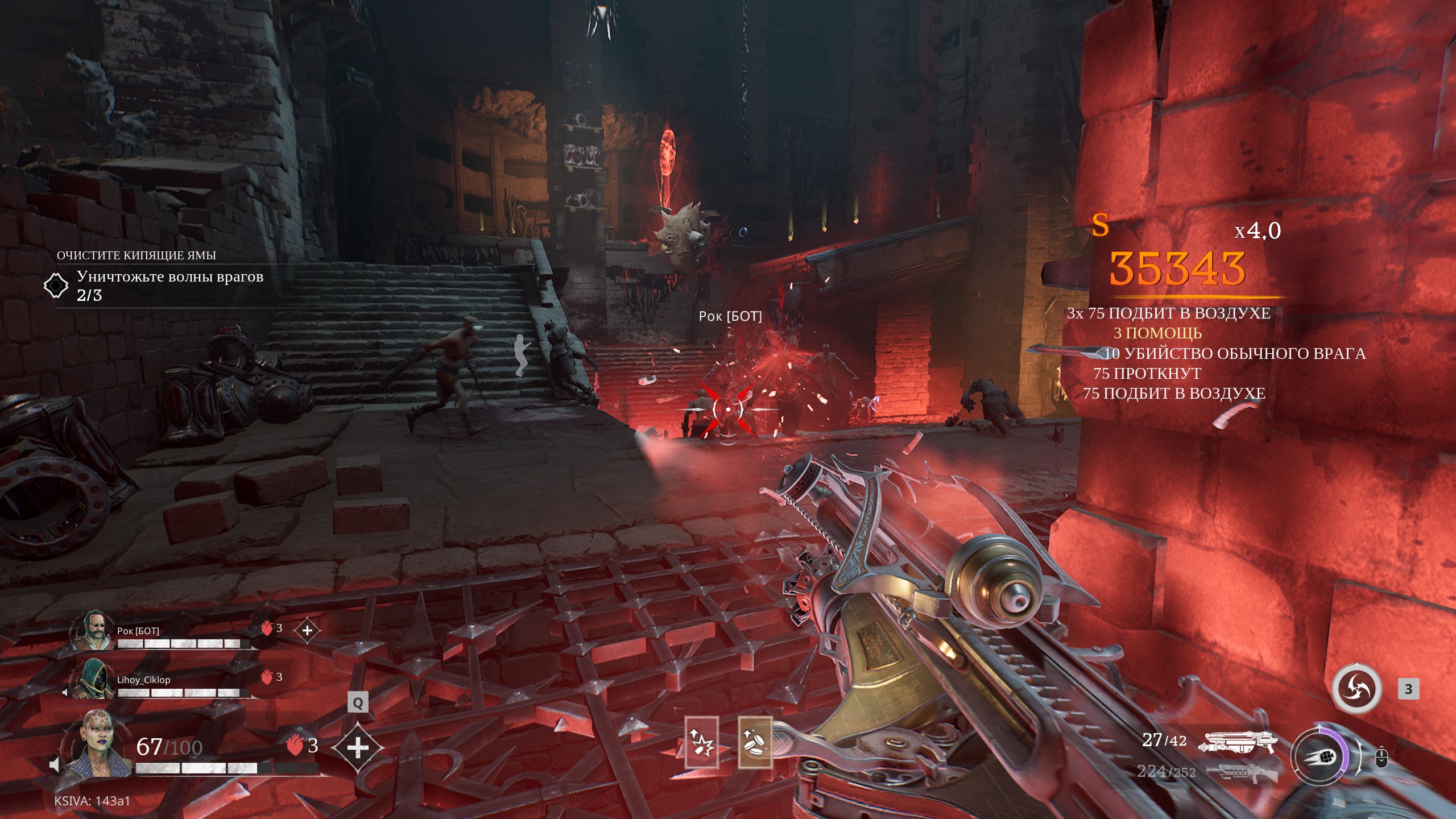The width and height of the screenshot is (1456, 819).
Task: Select the golden coins perk card
Action: click(x=755, y=742)
